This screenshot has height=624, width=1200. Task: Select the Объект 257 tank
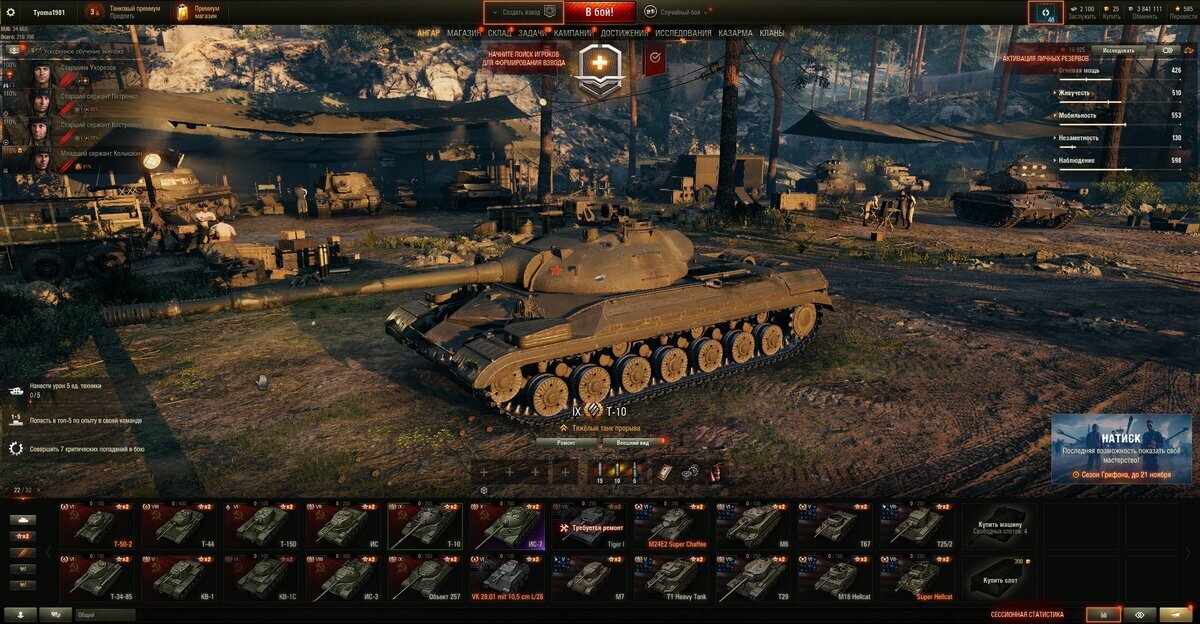(425, 577)
